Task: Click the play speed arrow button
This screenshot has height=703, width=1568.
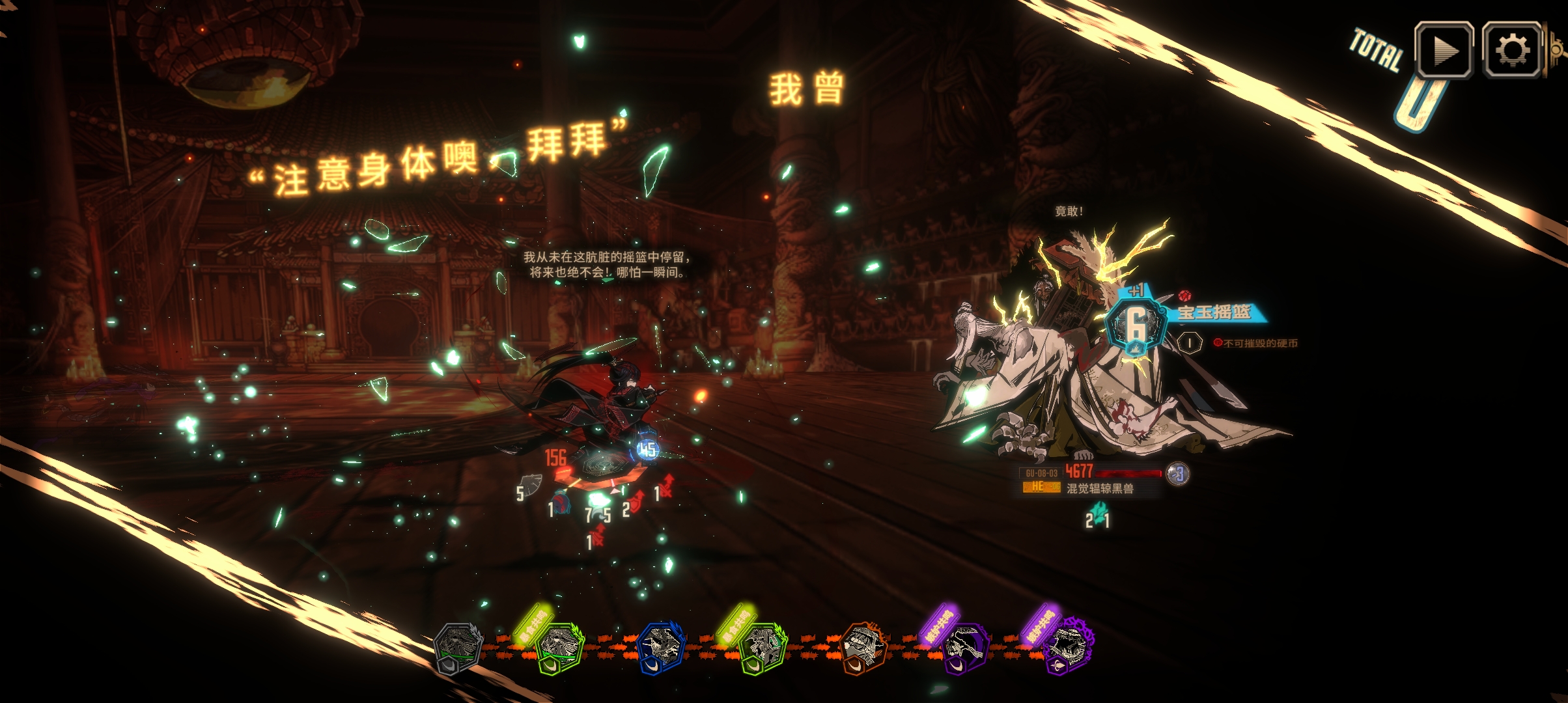Action: click(1444, 50)
